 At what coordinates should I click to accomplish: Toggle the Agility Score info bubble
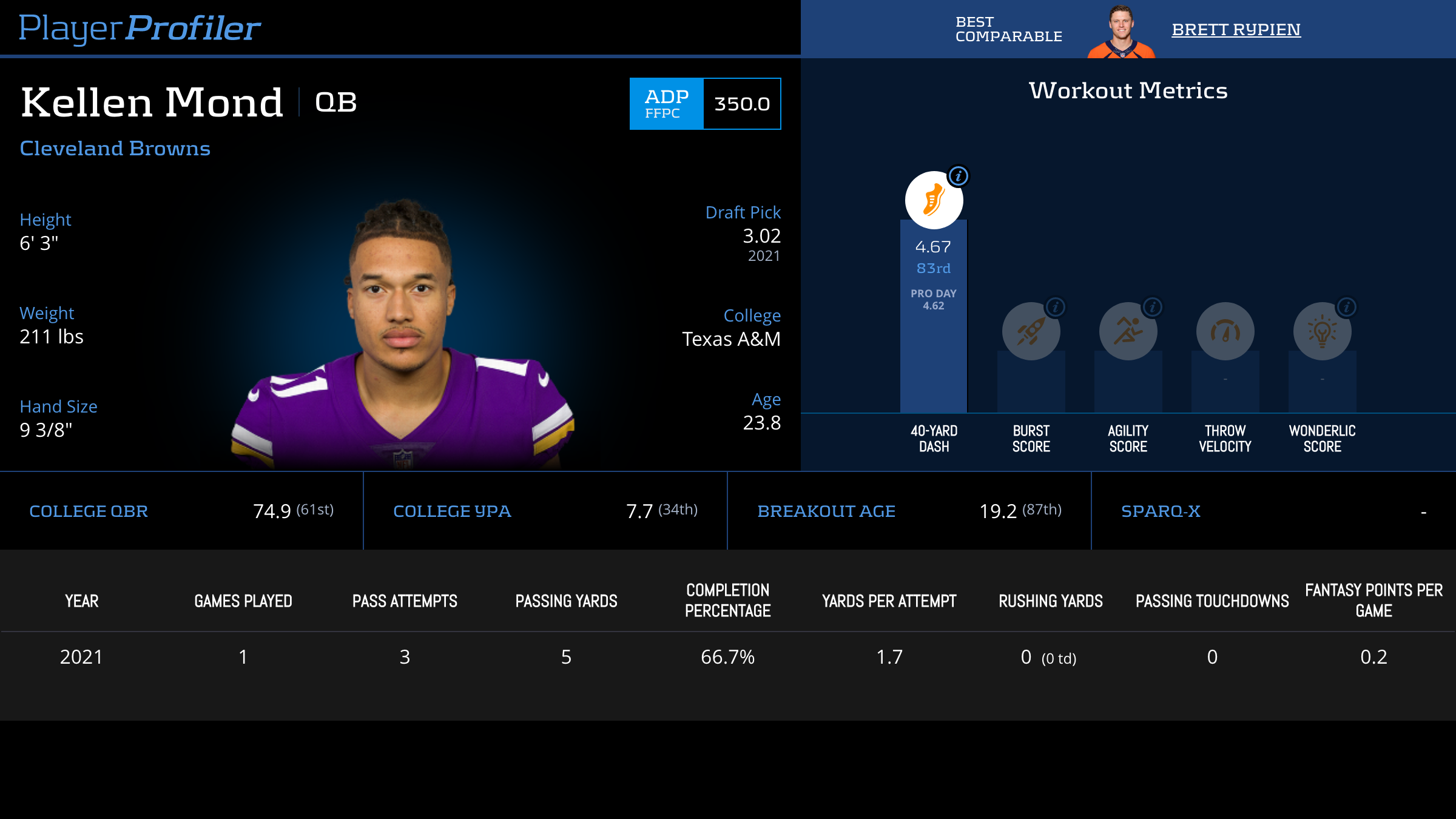click(1153, 308)
